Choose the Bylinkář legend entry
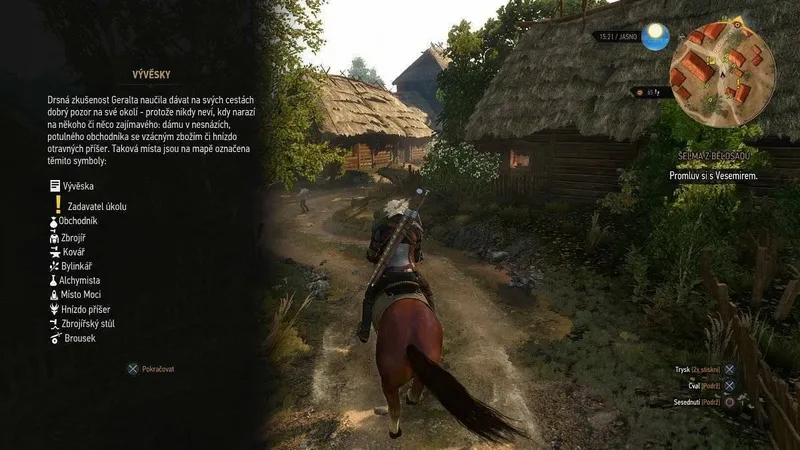 tap(76, 267)
